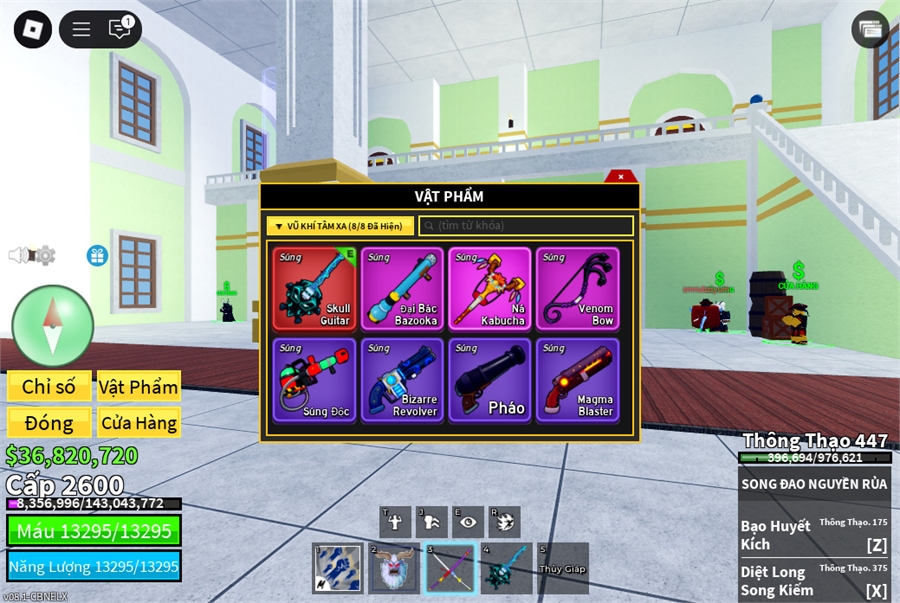Choose the Đại Bác Bazooka item
Image resolution: width=900 pixels, height=603 pixels.
[x=402, y=288]
